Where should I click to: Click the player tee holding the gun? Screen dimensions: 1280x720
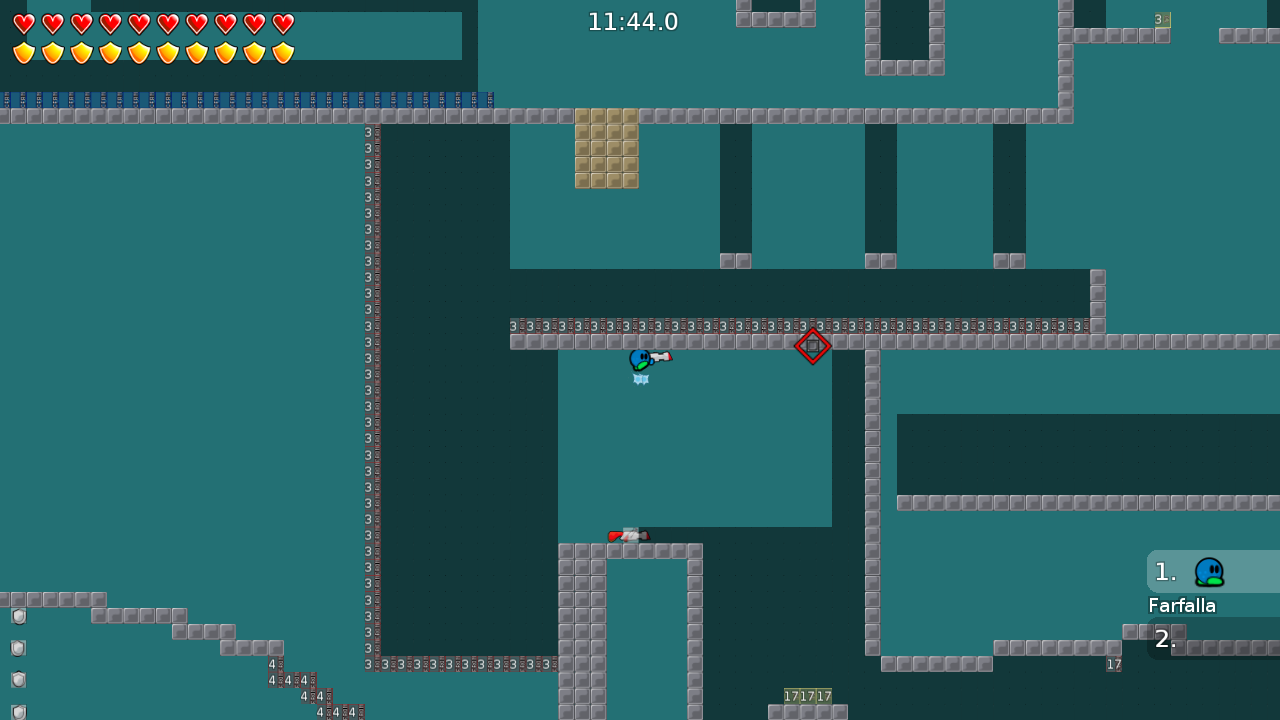tap(641, 358)
